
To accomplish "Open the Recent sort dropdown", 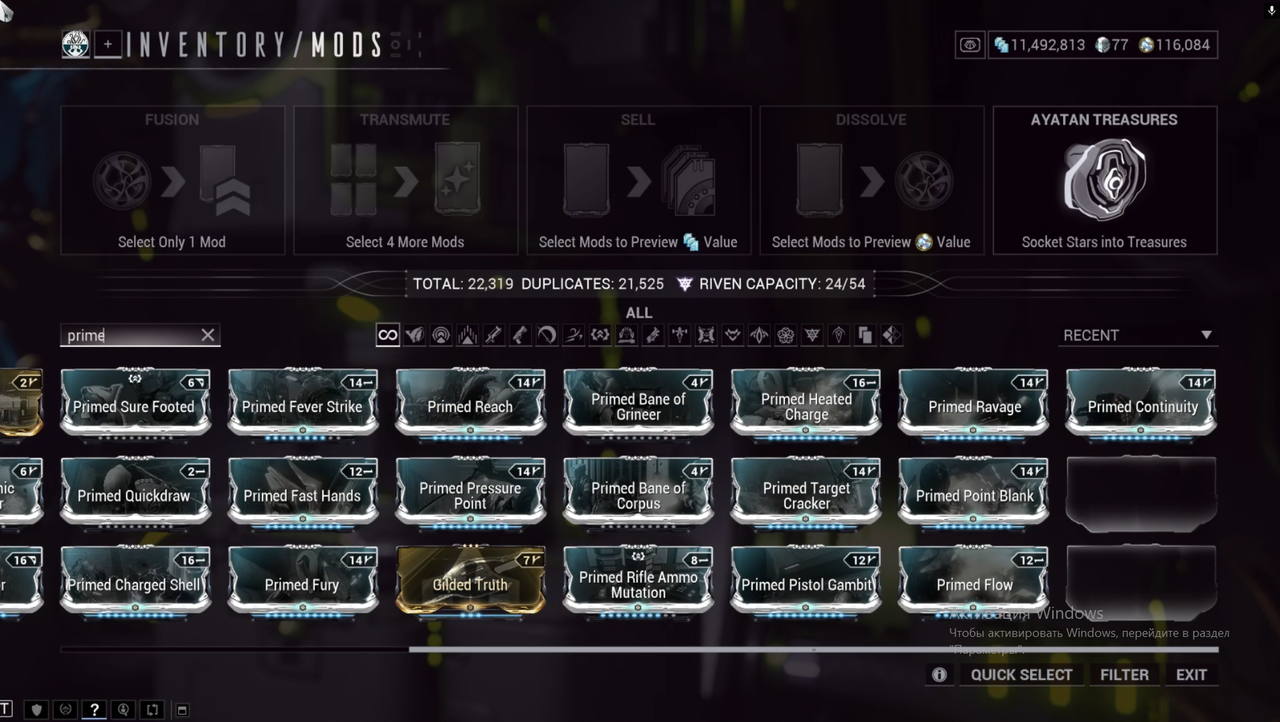I will click(x=1137, y=336).
